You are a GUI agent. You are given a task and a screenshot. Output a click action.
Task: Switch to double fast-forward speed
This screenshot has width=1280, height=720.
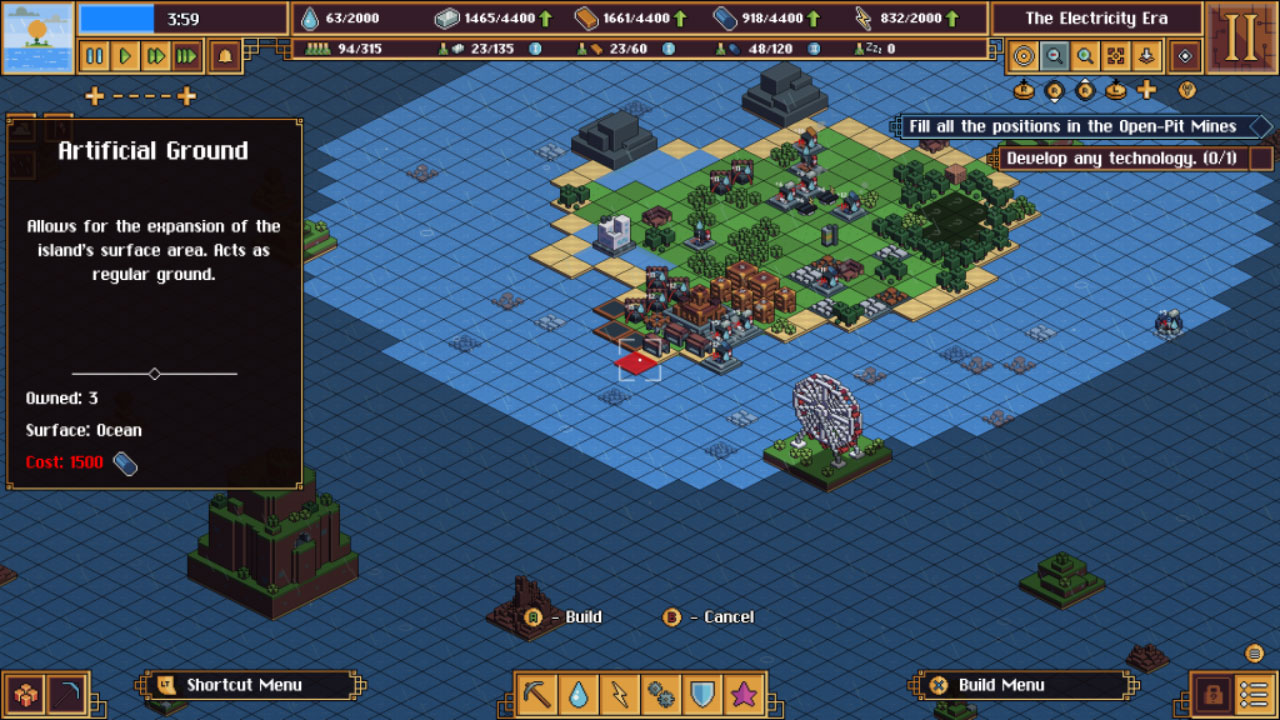click(x=155, y=56)
